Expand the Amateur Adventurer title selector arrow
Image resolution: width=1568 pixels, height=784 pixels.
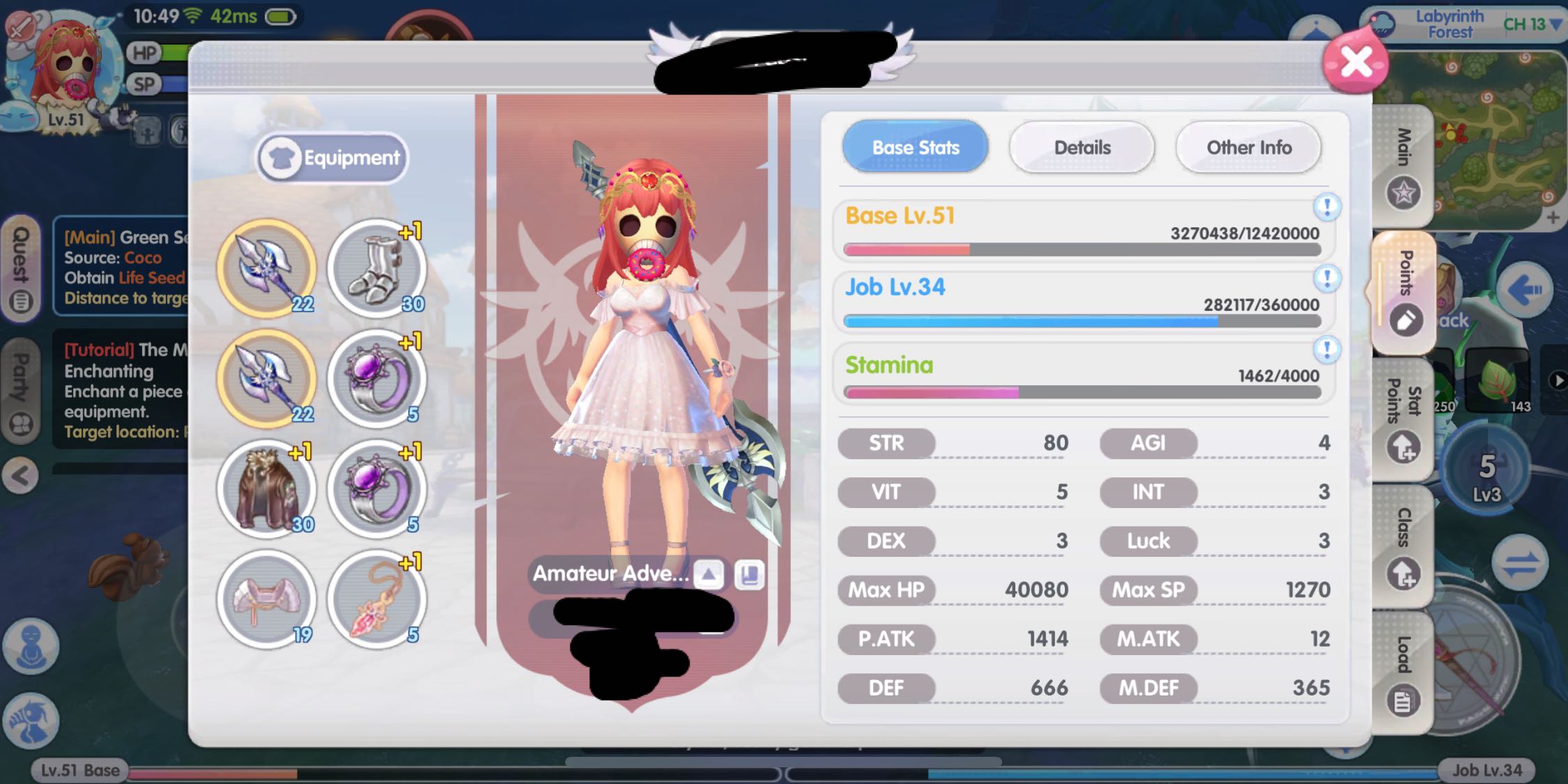708,575
